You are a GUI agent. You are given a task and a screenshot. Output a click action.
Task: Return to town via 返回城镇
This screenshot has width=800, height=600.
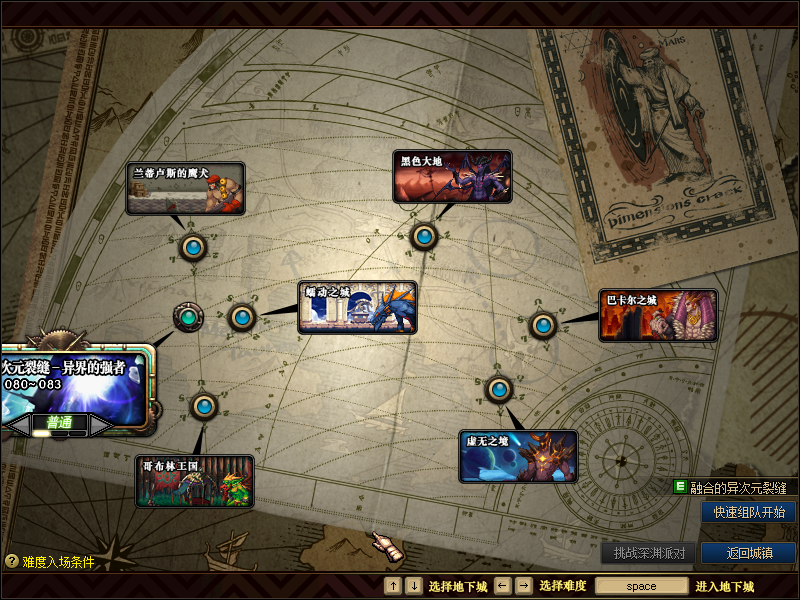[749, 553]
